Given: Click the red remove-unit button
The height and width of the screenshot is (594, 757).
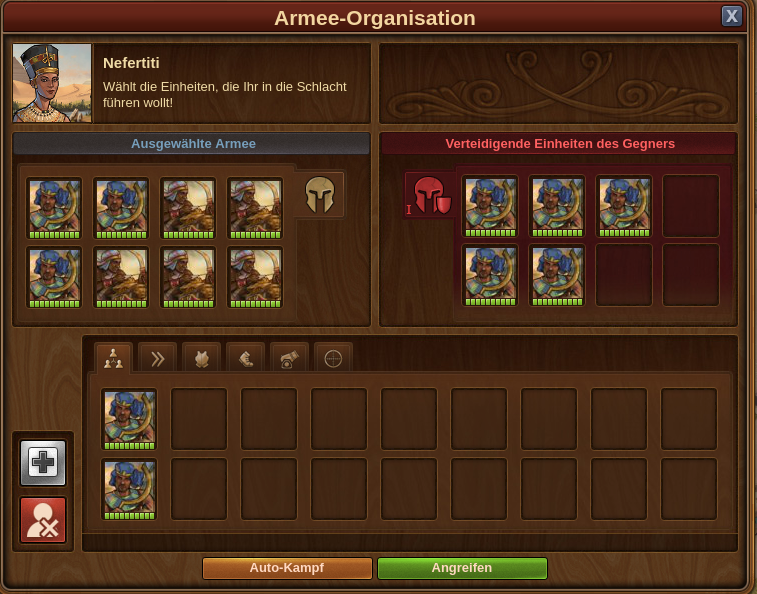Looking at the screenshot, I should 43,520.
